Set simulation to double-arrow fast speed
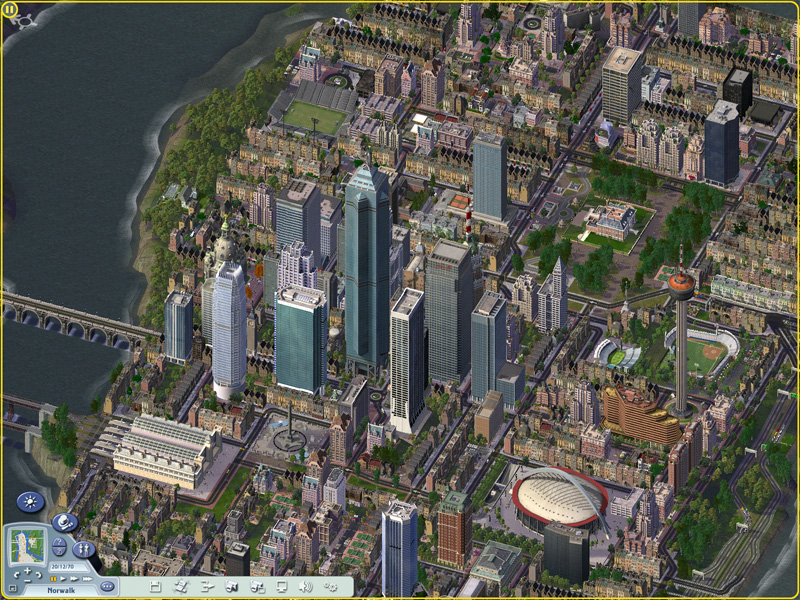800x600 pixels. coord(73,579)
